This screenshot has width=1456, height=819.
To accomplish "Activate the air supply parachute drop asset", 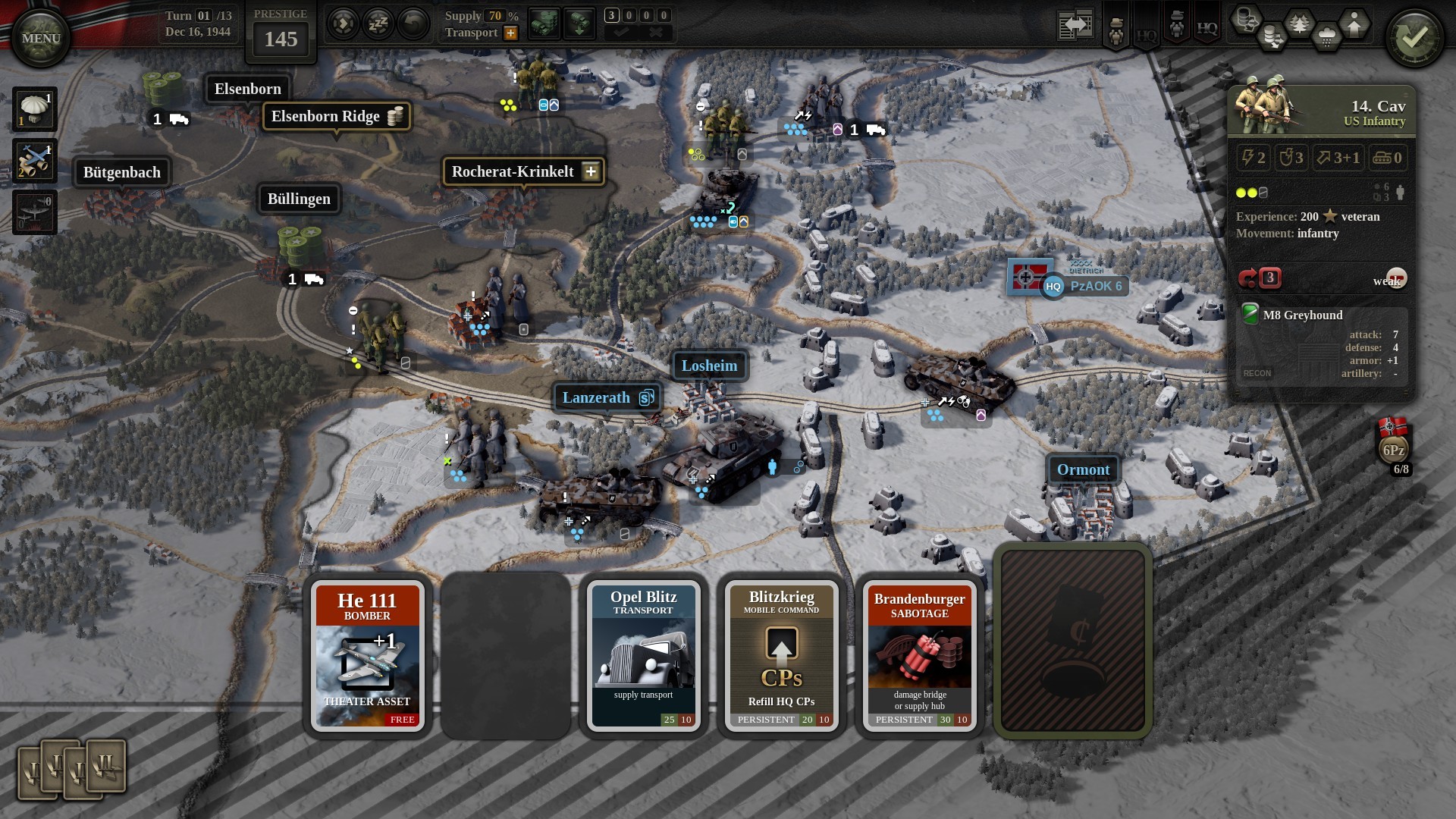I will (34, 108).
